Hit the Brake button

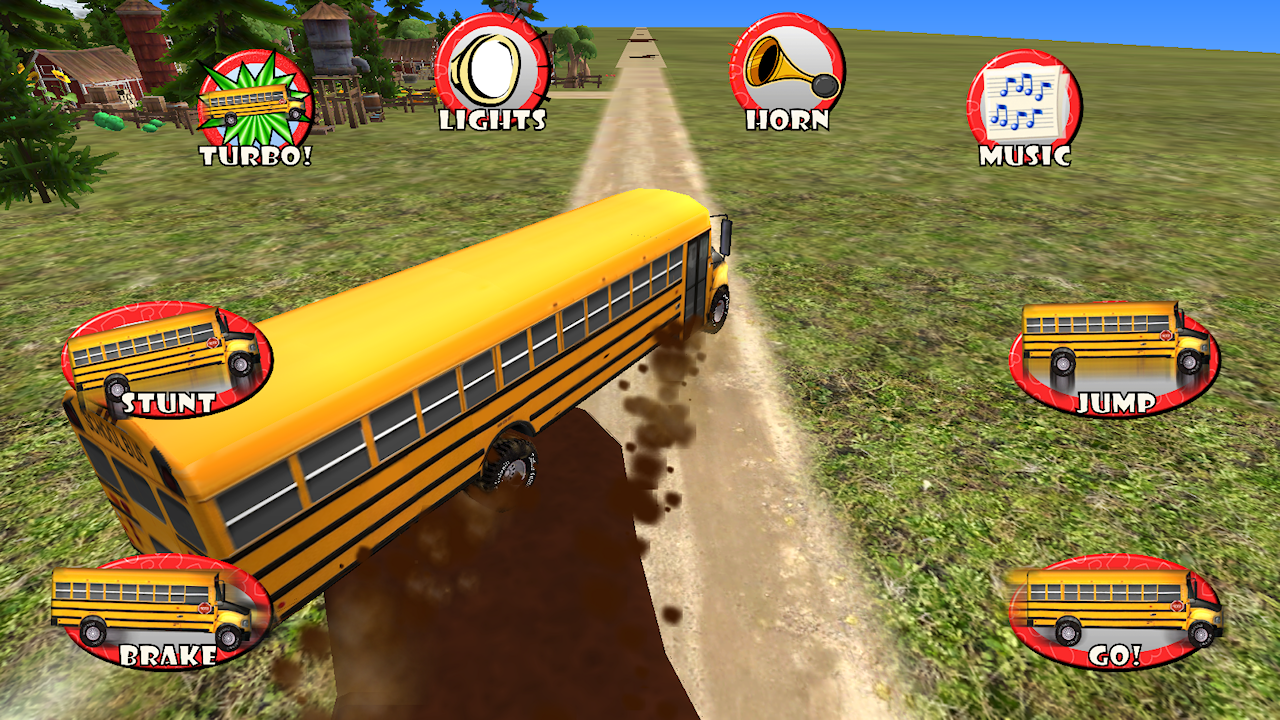pos(162,611)
